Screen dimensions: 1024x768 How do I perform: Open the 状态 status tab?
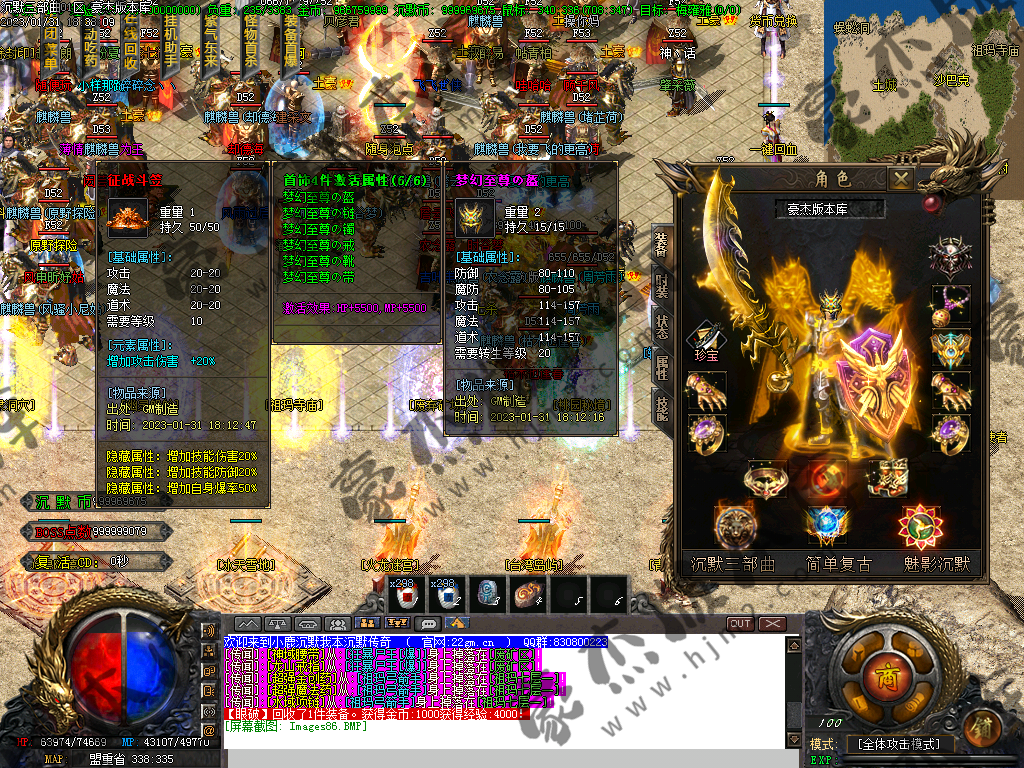[x=661, y=325]
